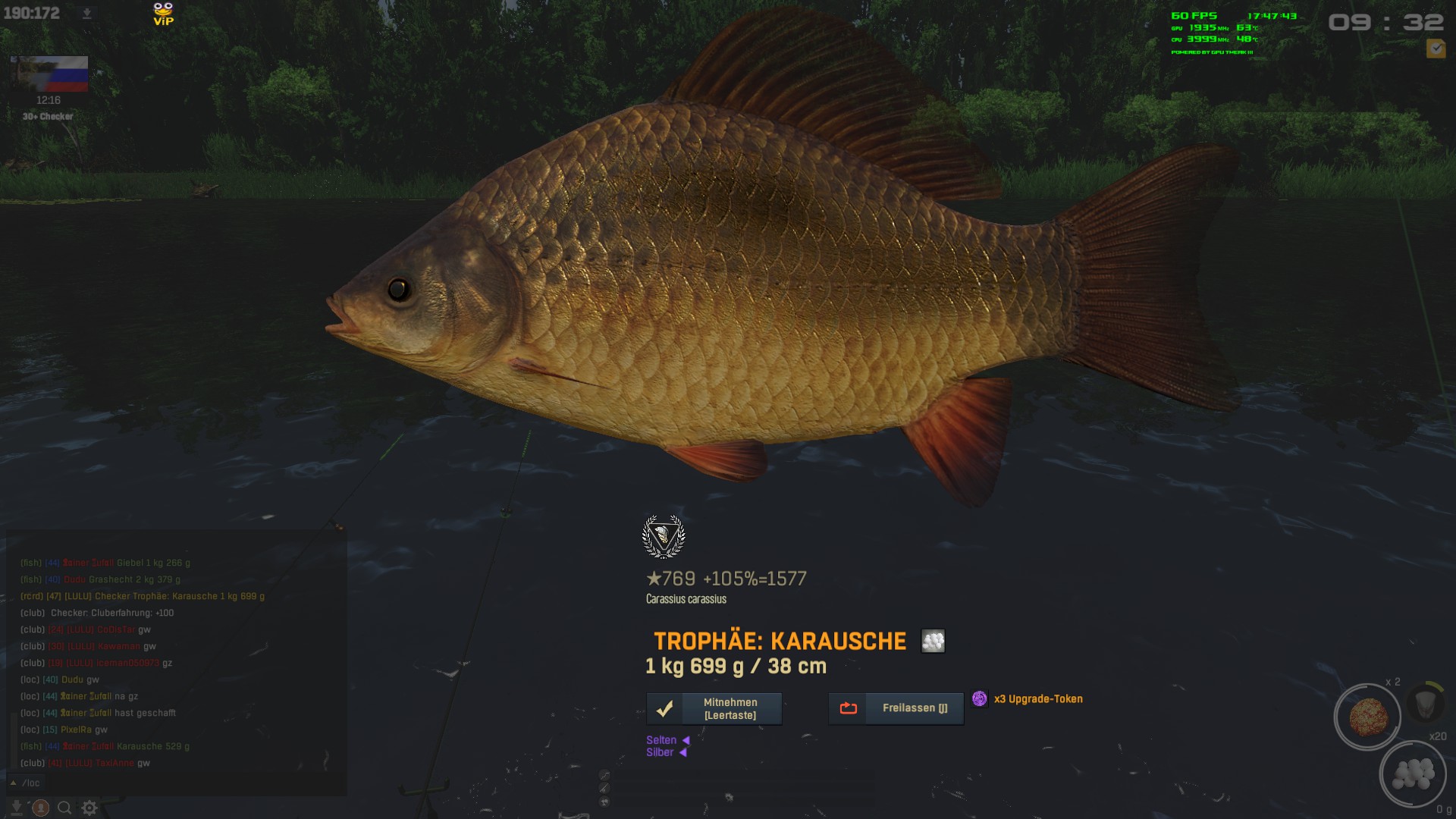Click the Russian flag player thumbnail
The width and height of the screenshot is (1456, 819).
point(50,74)
